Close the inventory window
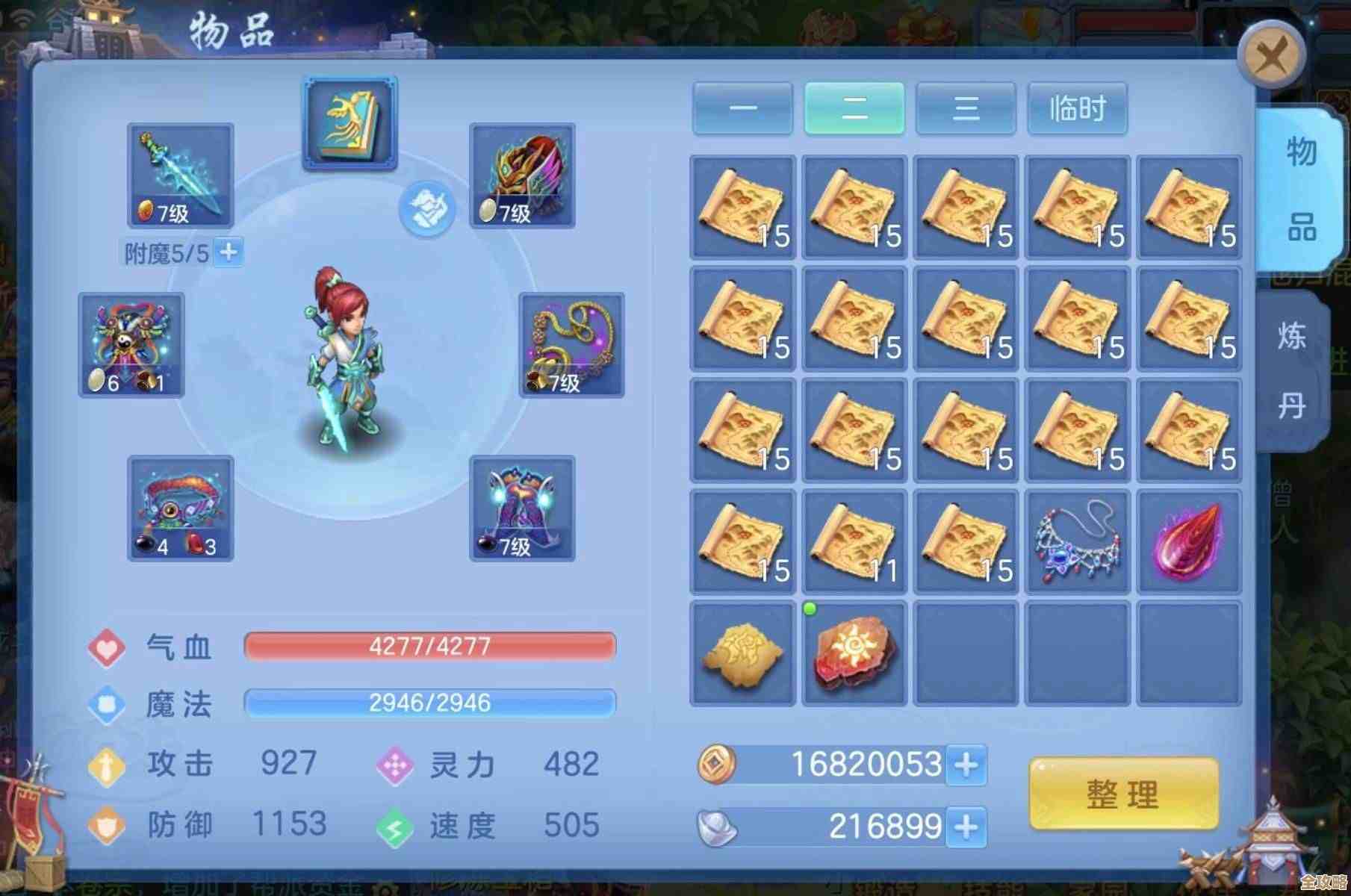The height and width of the screenshot is (896, 1351). [1270, 55]
